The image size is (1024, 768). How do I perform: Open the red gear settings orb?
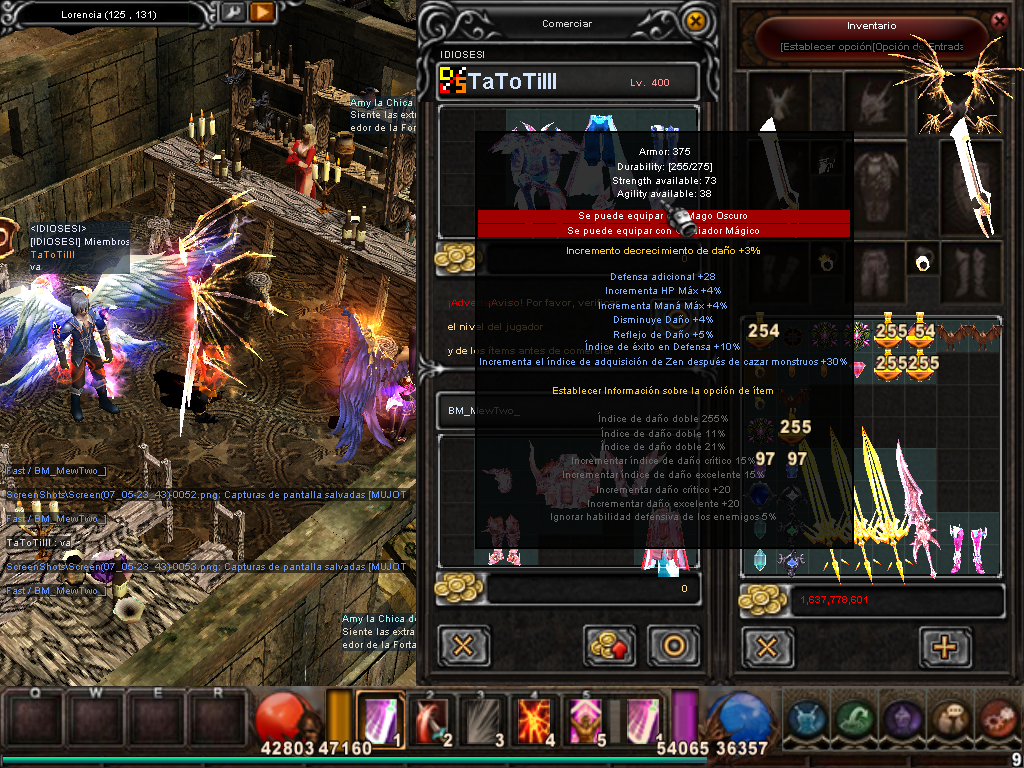pos(997,718)
